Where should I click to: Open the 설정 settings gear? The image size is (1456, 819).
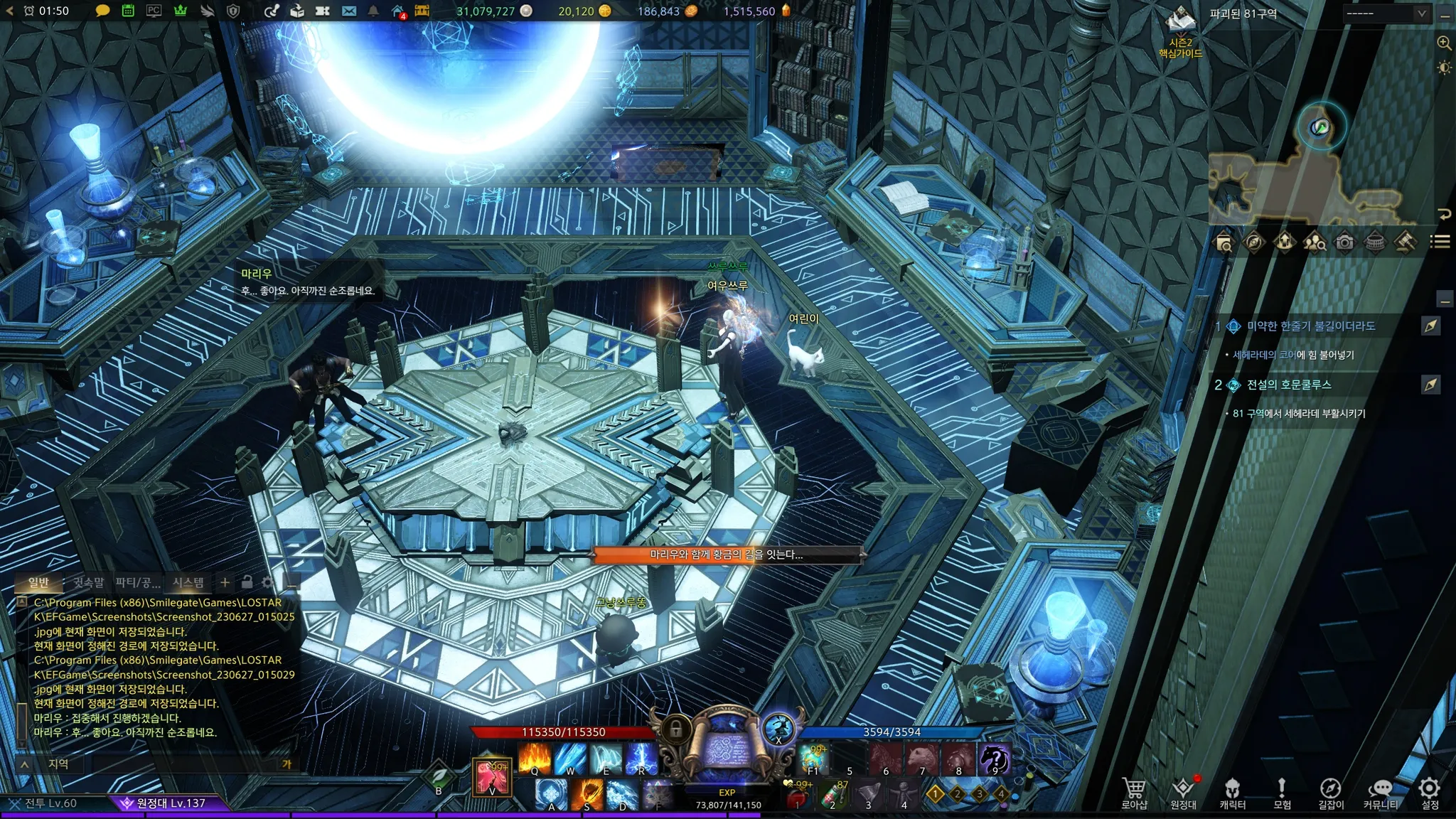click(1430, 792)
